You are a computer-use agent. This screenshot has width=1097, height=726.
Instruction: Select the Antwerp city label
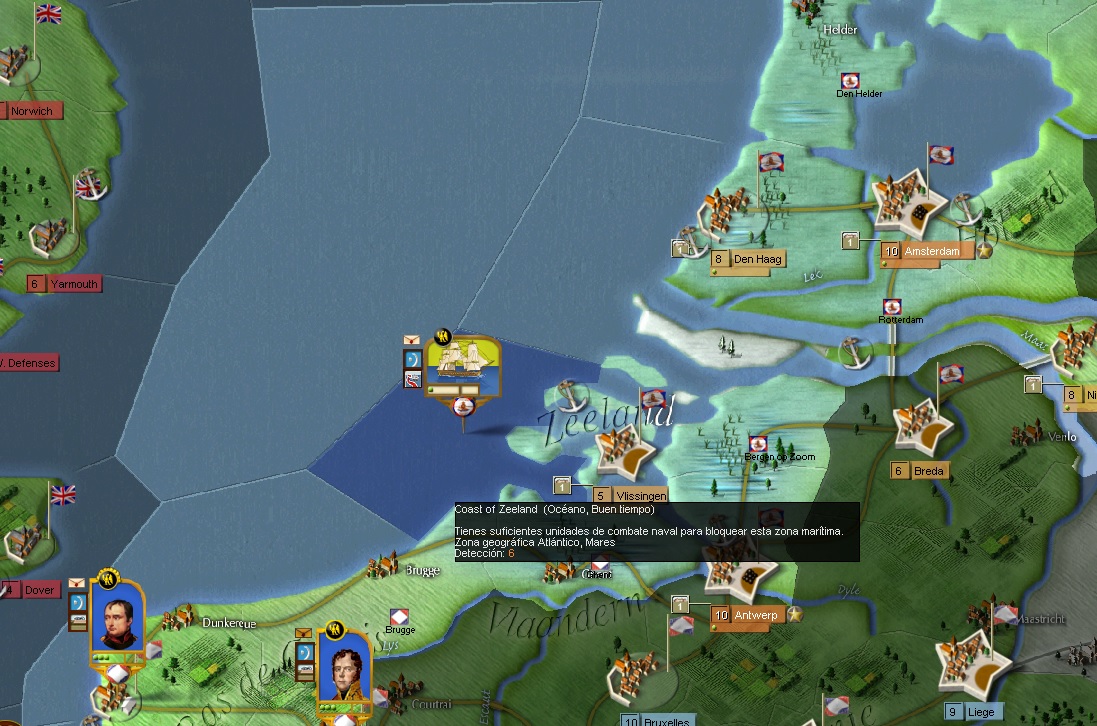[756, 615]
